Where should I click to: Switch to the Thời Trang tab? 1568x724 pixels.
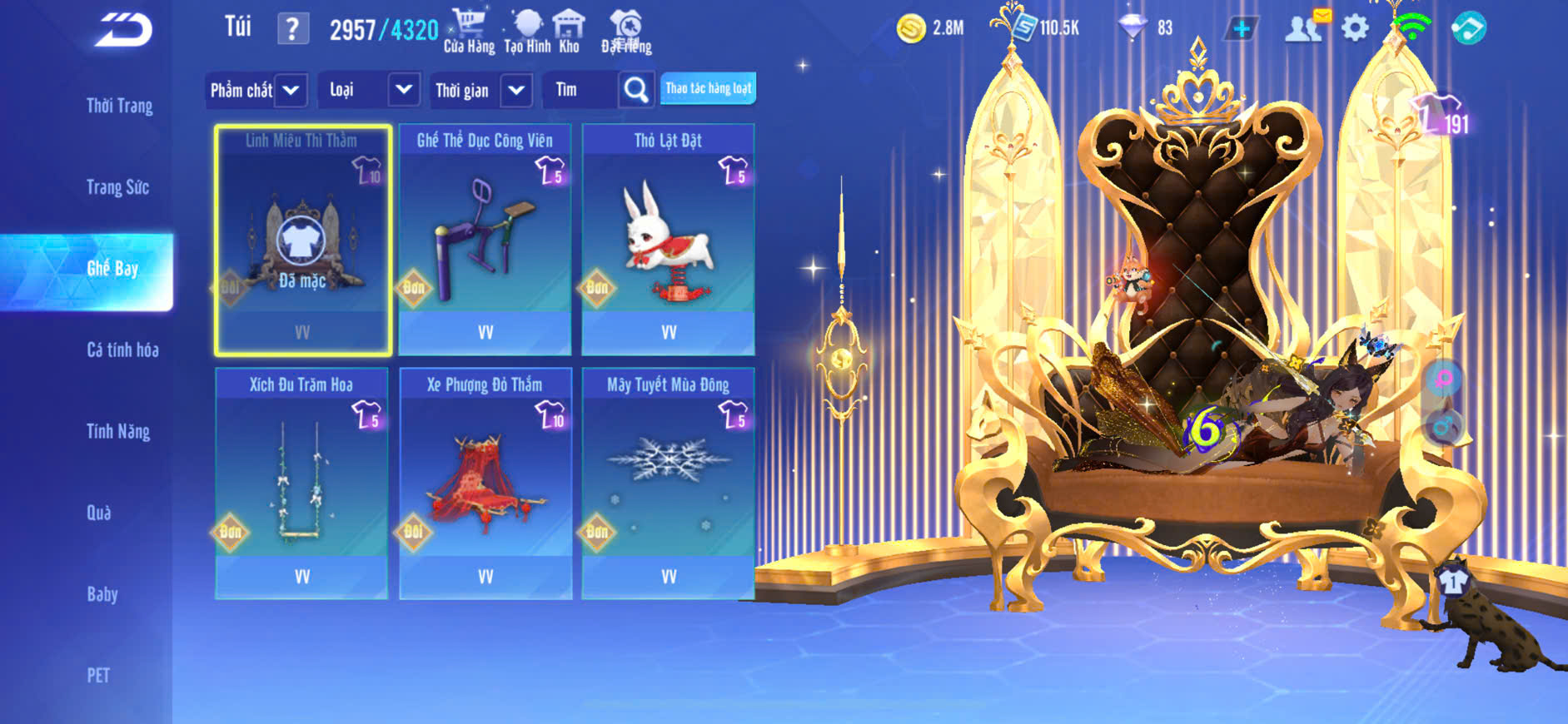coord(119,106)
